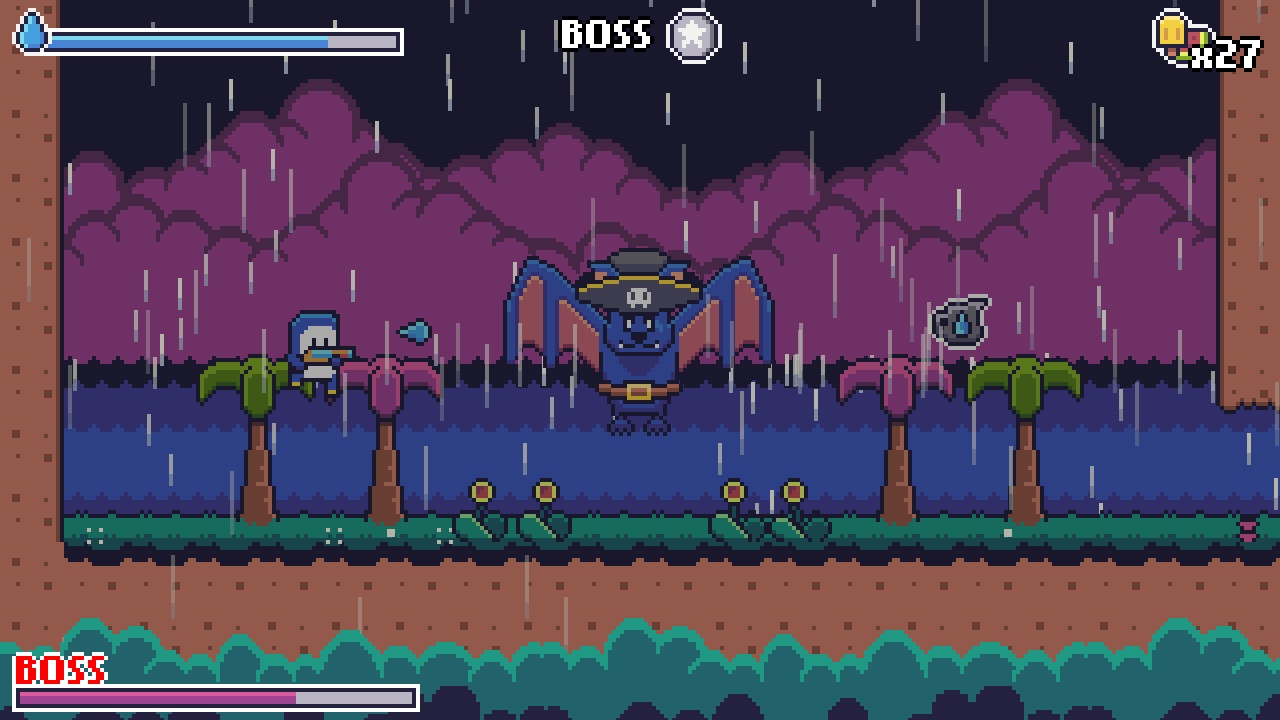
Task: Click the pink boss health bar at the bottom
Action: coord(160,698)
